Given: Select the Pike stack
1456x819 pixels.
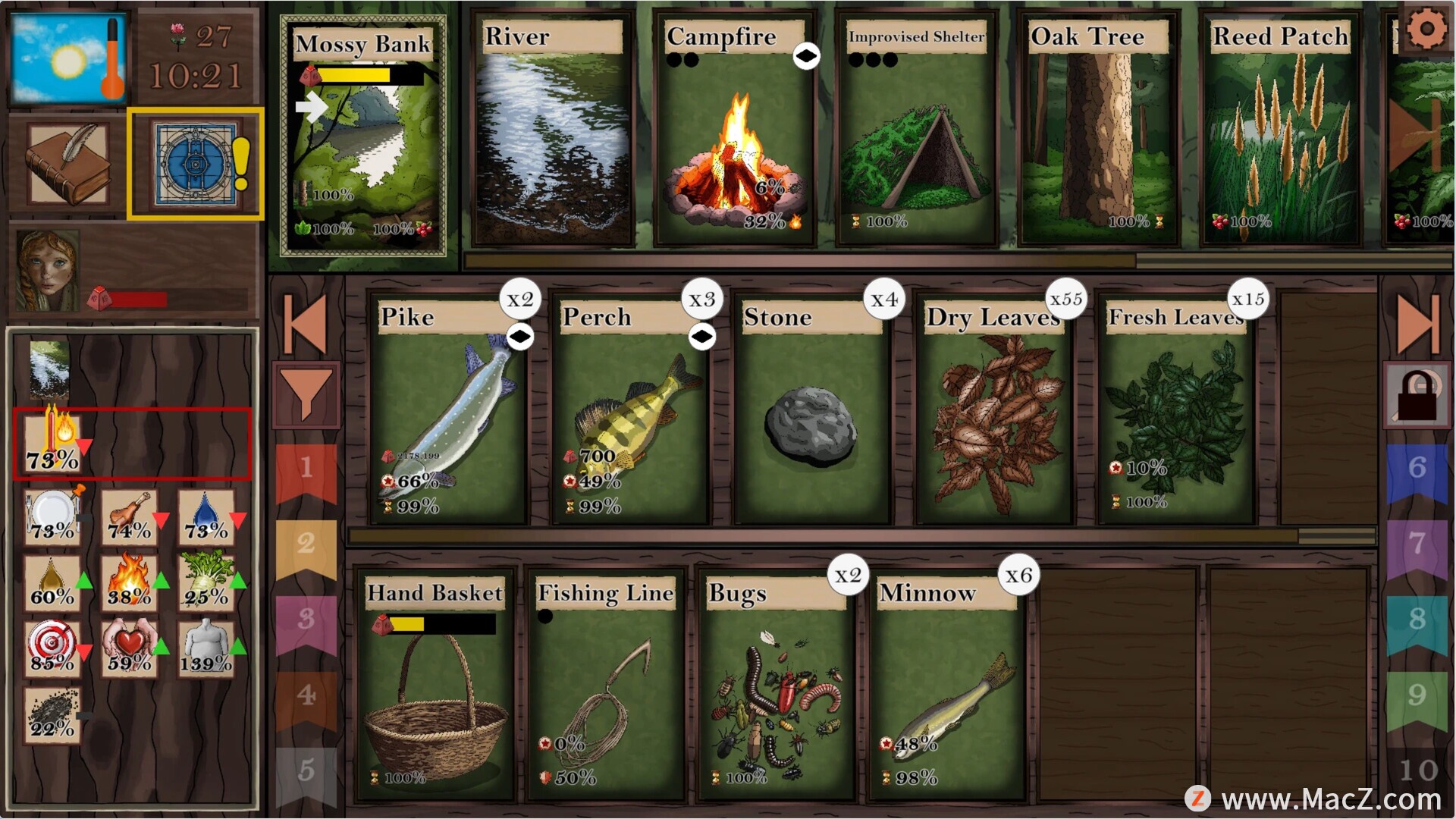Looking at the screenshot, I should 449,409.
